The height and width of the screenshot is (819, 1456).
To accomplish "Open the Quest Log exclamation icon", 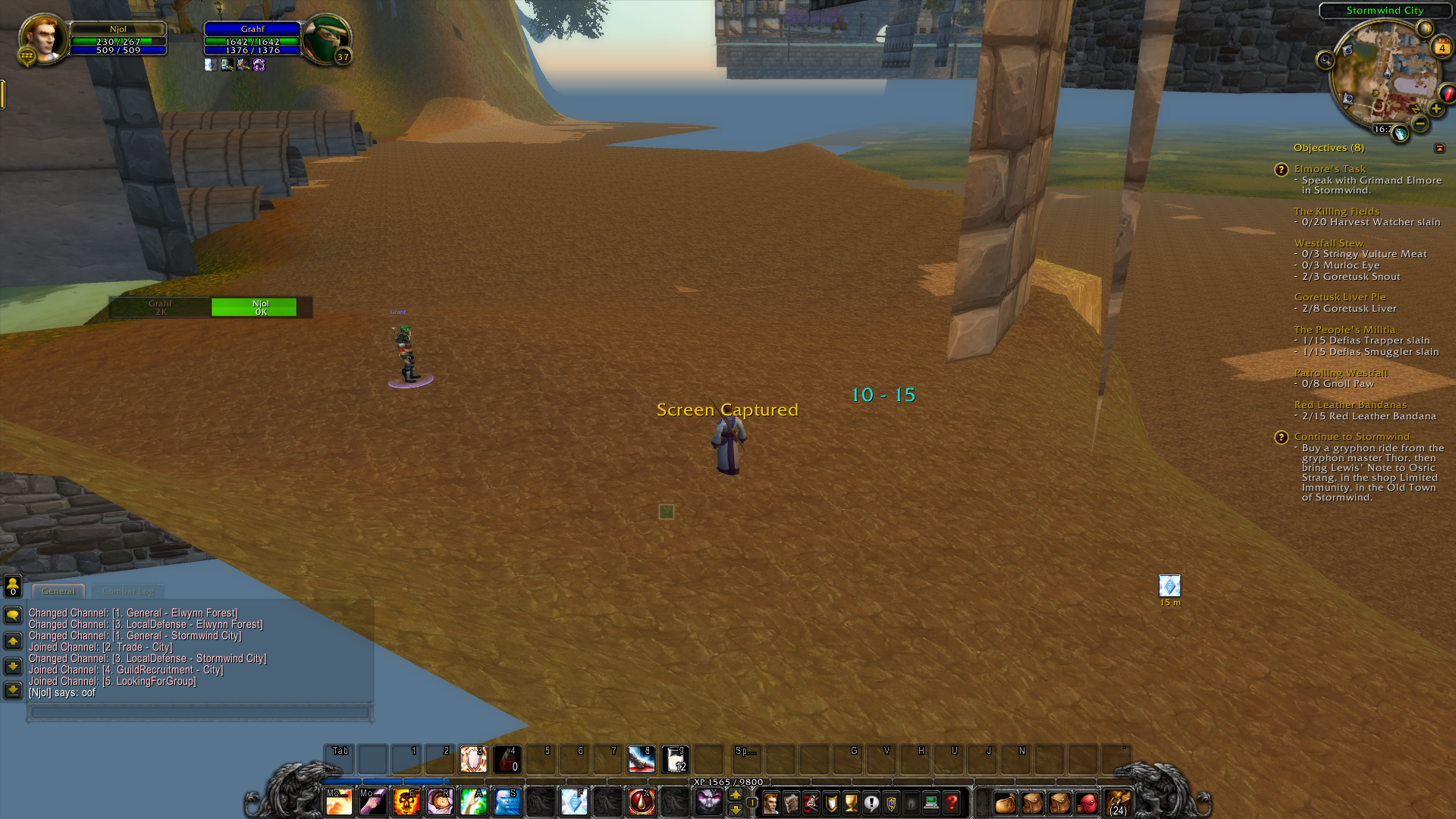I will pyautogui.click(x=871, y=802).
